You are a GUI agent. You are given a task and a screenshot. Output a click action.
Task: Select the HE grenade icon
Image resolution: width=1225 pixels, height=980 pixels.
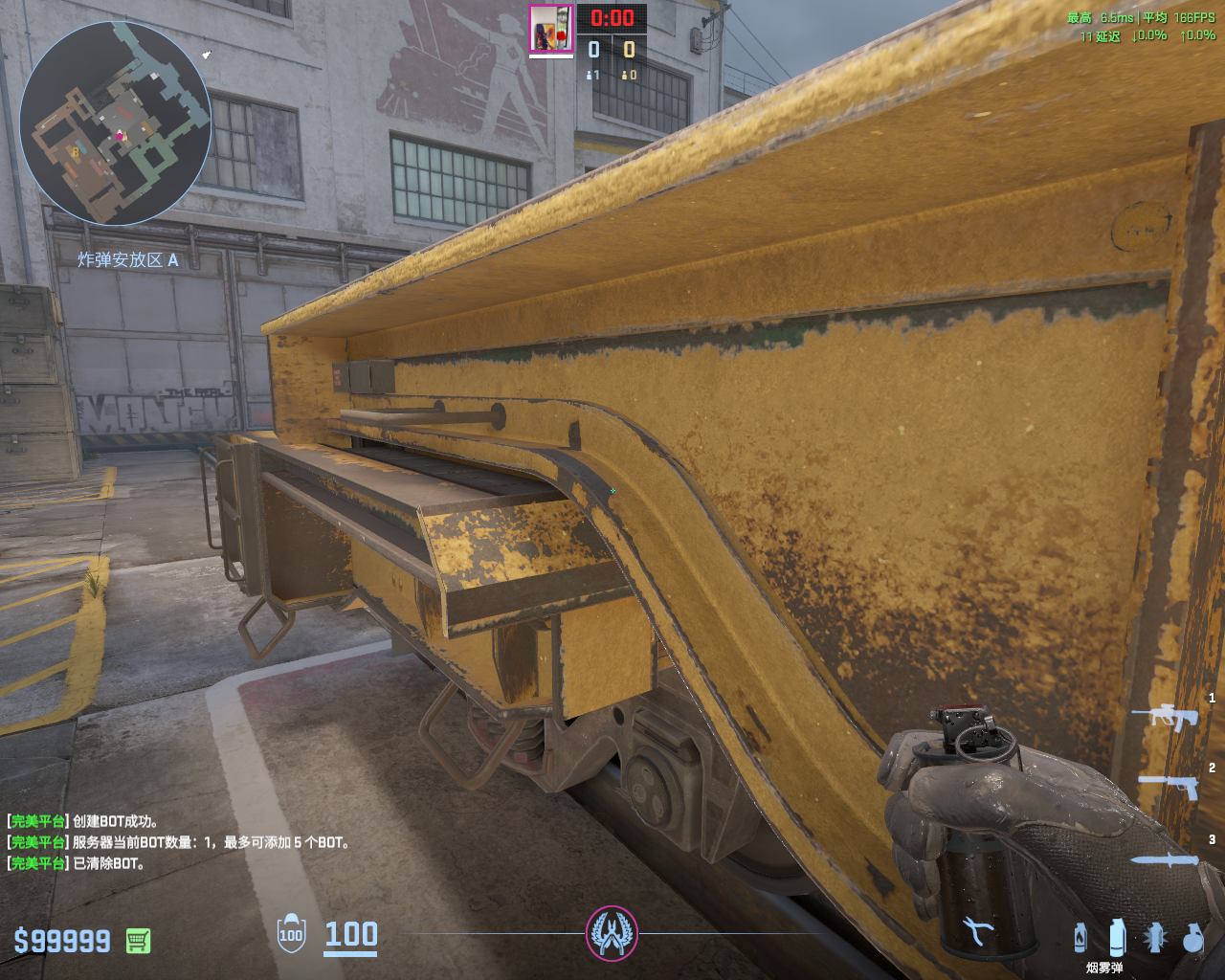pos(1192,938)
